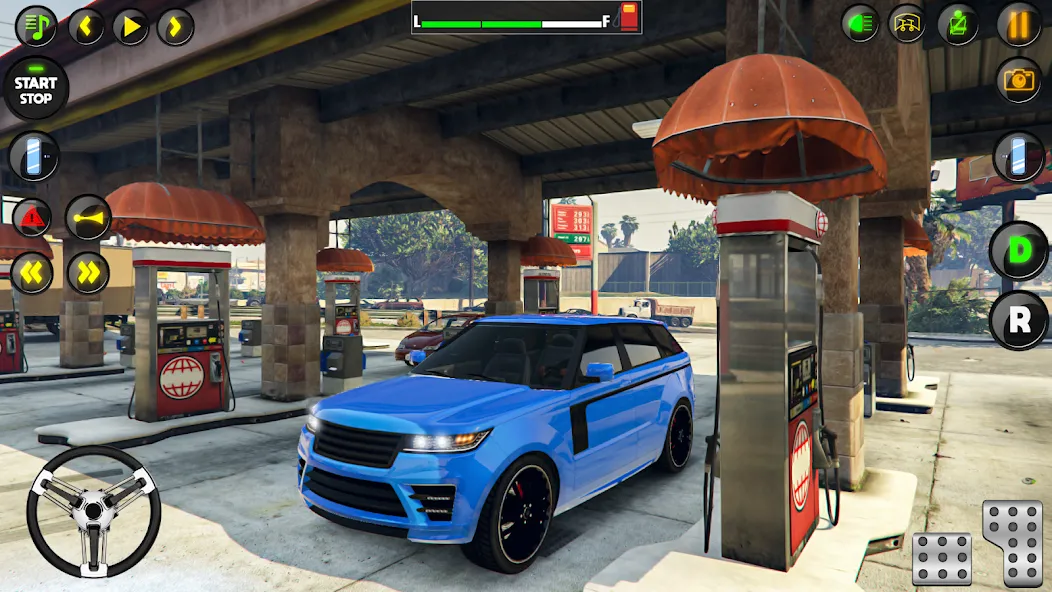Click the single left chevron button
The image size is (1052, 592).
tap(86, 26)
